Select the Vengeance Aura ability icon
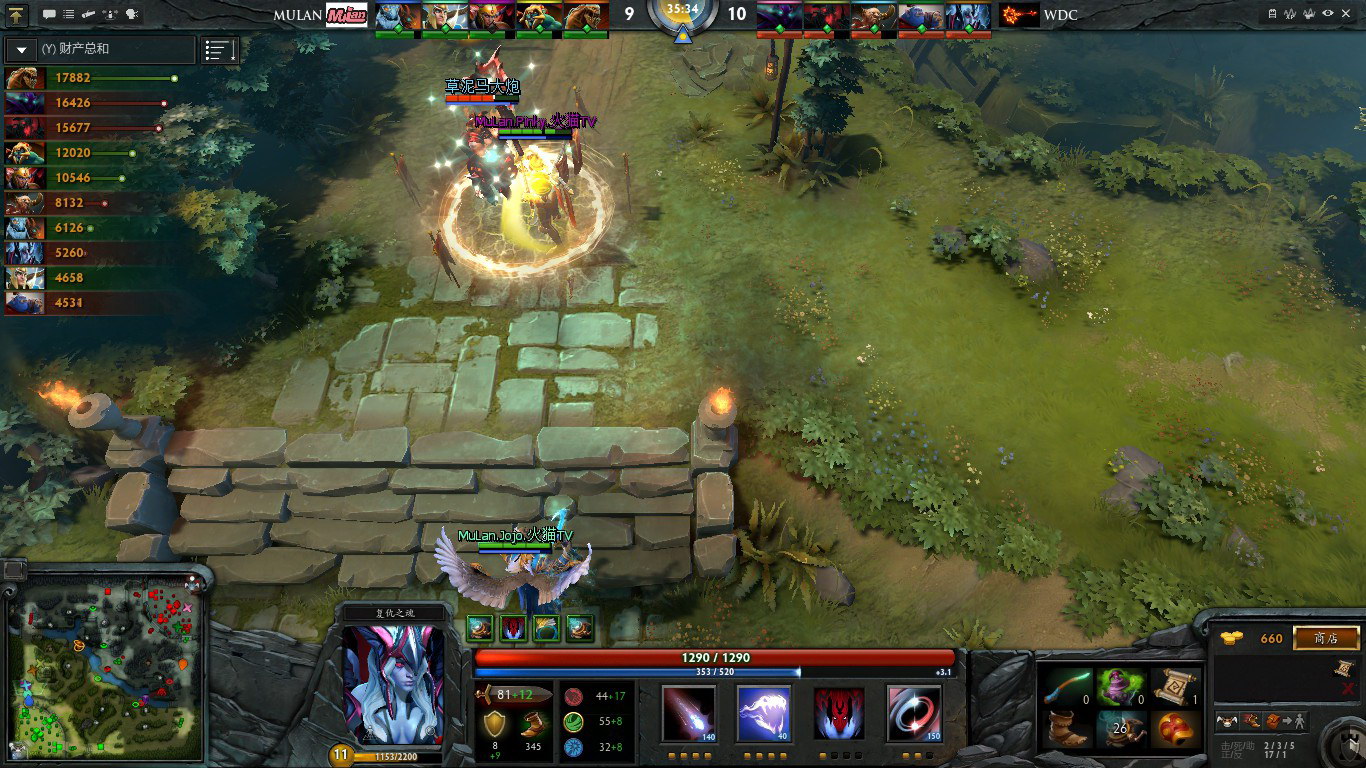The image size is (1366, 768). 839,713
